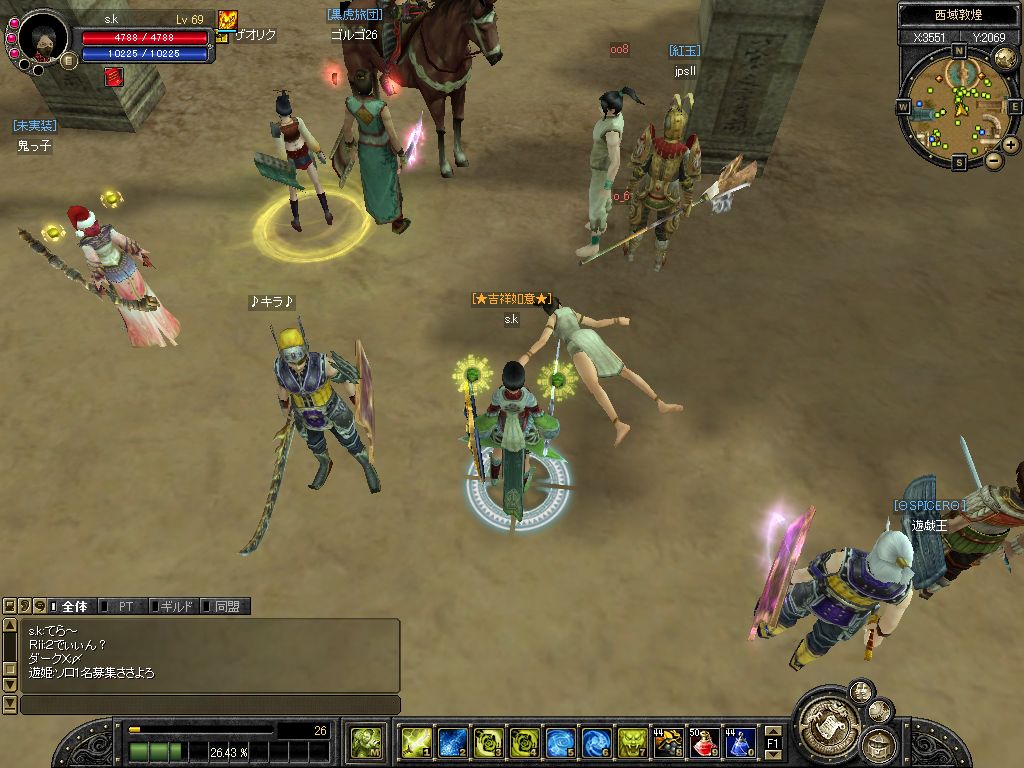Use the red health potion in slot 9
Screen dimensions: 1024x768
[x=704, y=742]
